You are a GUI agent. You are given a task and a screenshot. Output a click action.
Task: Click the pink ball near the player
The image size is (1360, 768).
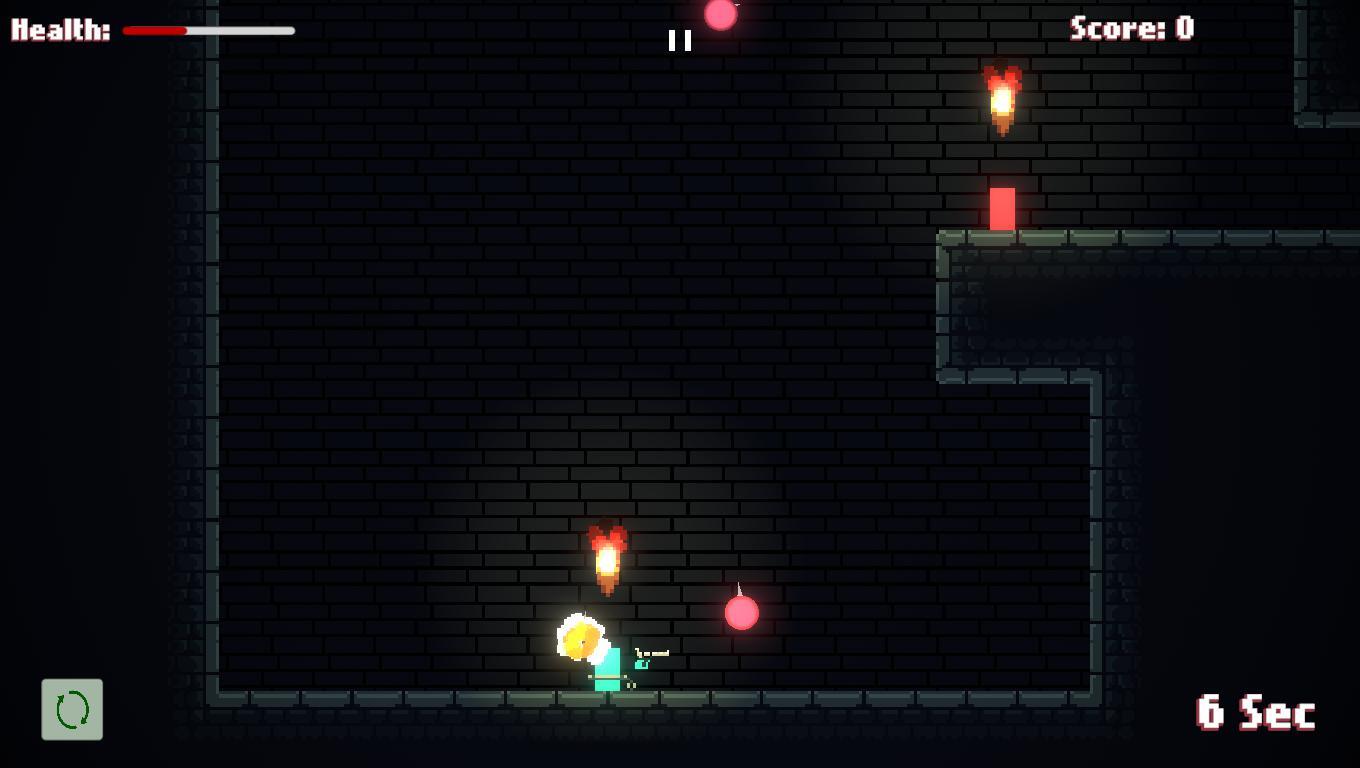(x=742, y=613)
